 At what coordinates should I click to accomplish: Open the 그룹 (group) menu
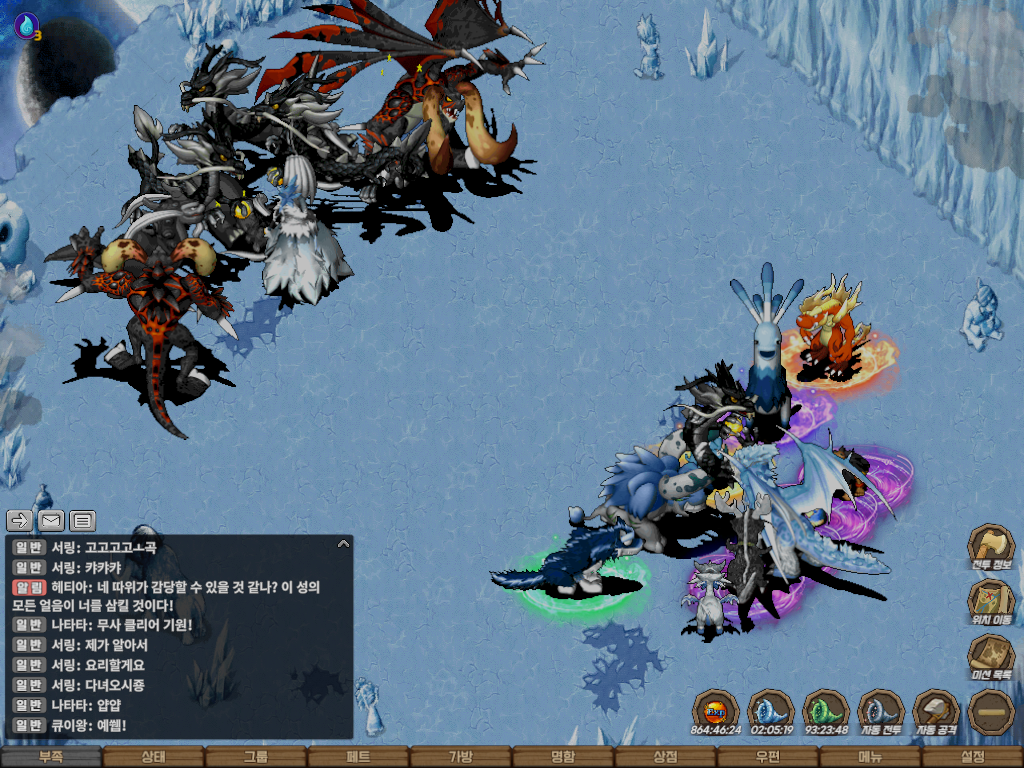[x=256, y=757]
